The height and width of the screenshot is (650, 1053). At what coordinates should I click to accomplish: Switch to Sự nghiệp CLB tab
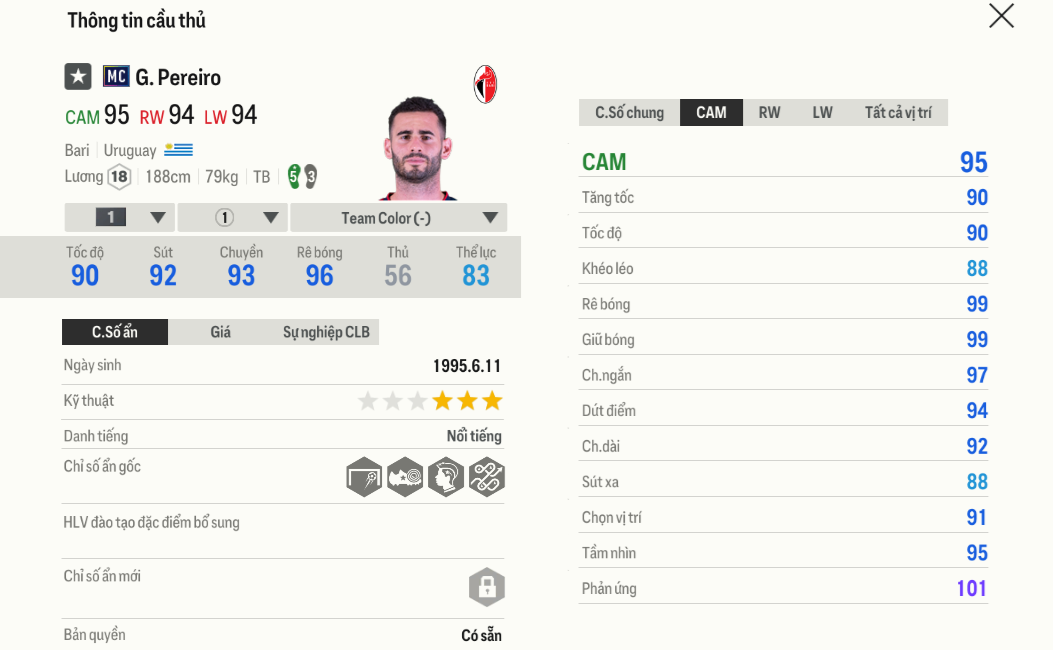point(326,332)
